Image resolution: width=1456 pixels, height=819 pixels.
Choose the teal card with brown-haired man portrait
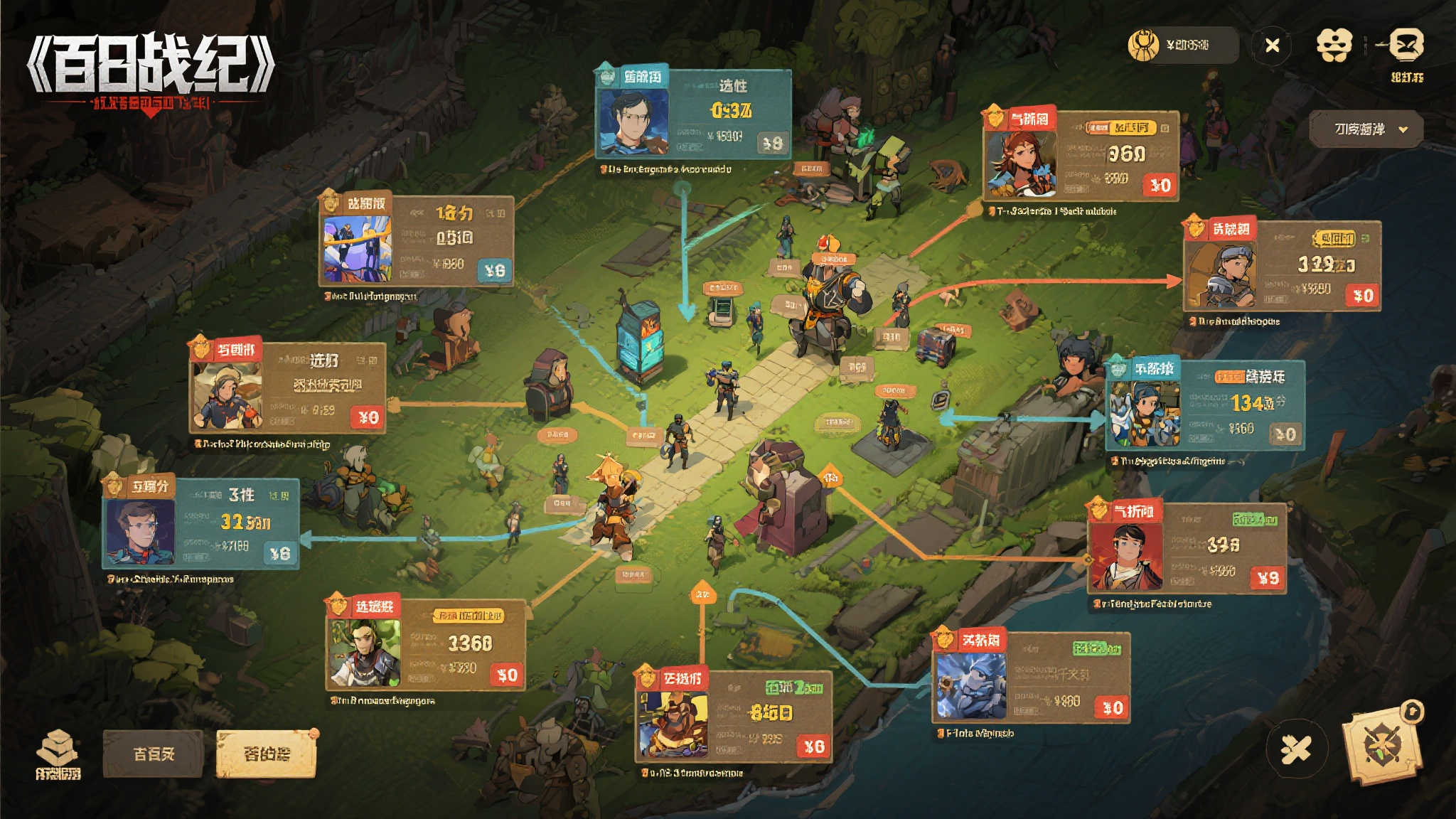[x=200, y=525]
